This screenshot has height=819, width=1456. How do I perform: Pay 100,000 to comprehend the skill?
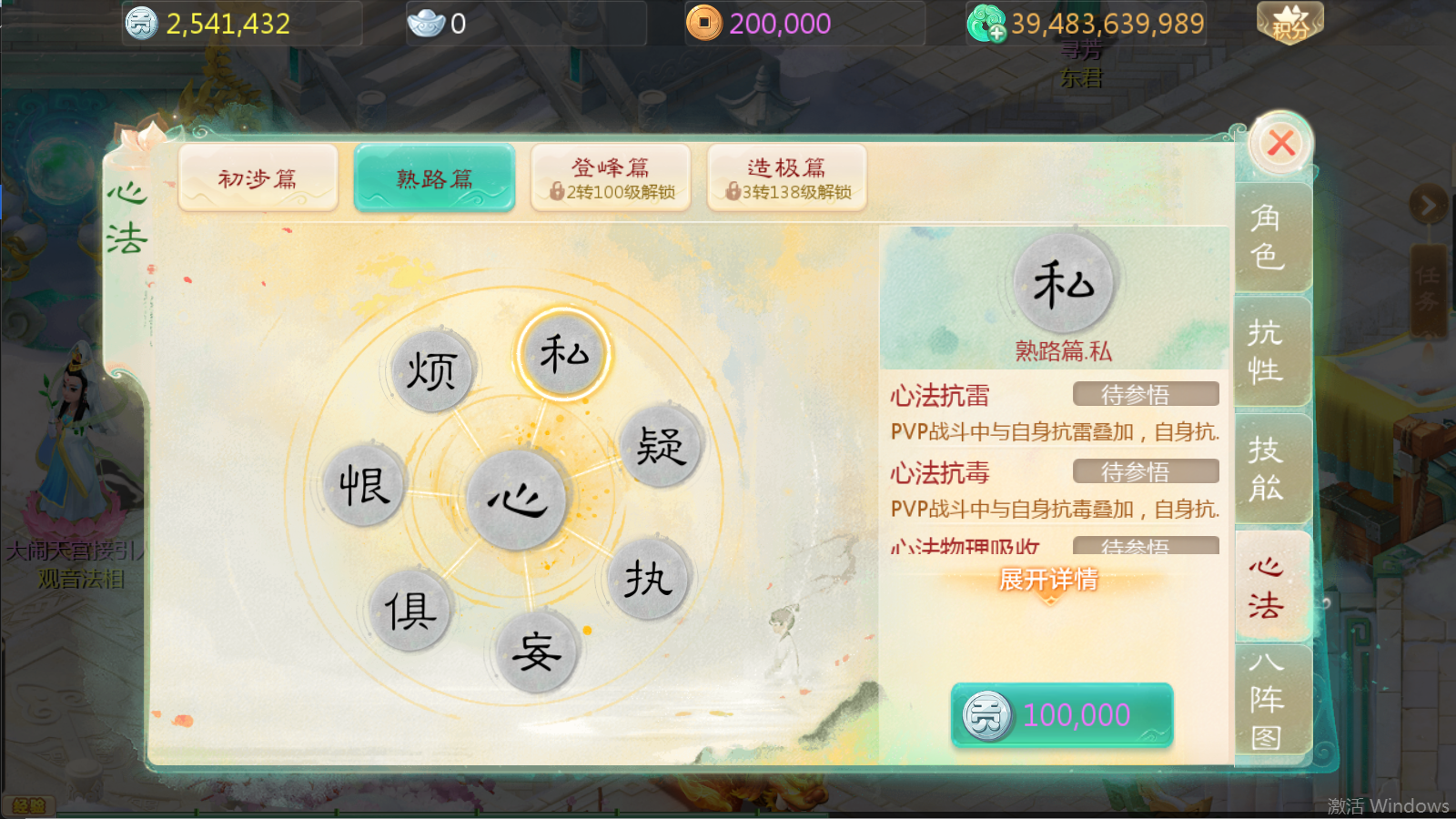1062,715
